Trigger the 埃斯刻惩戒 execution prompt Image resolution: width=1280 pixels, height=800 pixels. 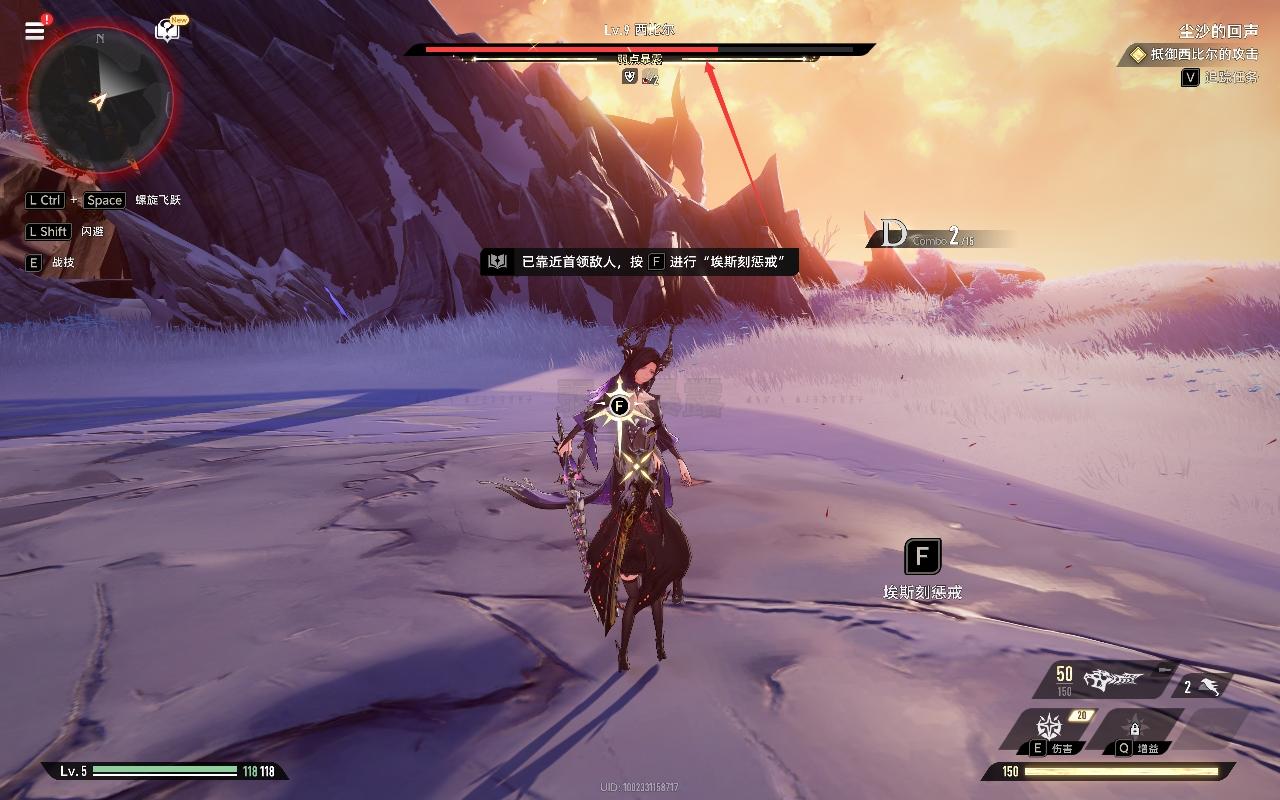coord(922,557)
